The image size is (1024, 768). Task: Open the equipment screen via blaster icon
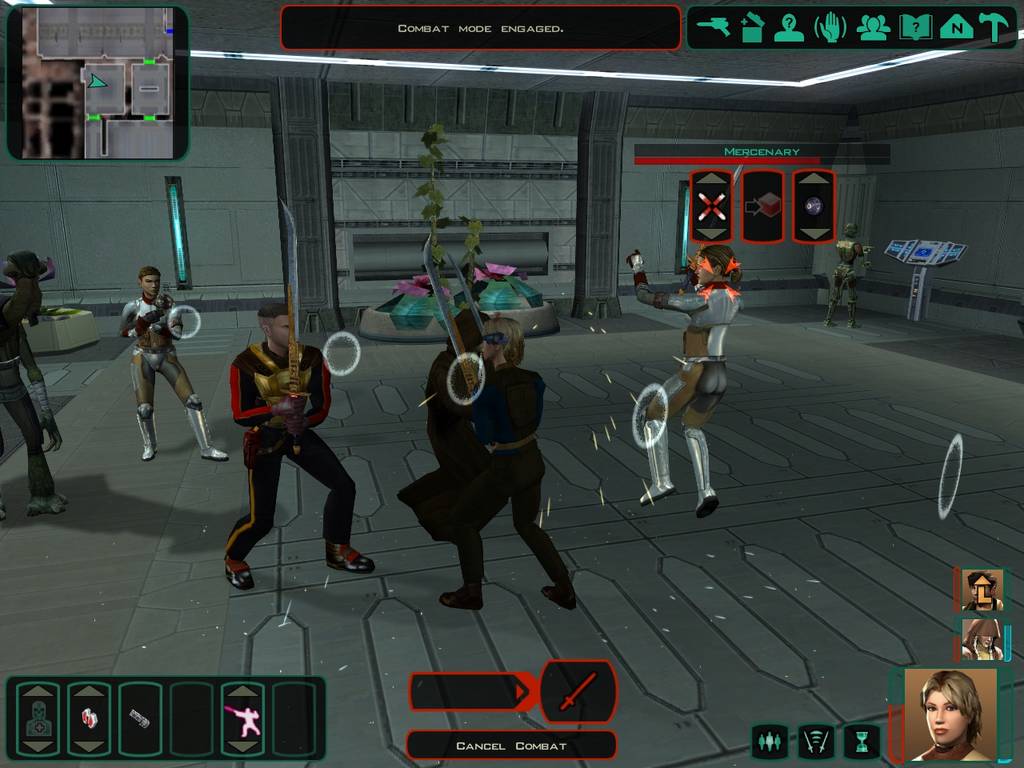click(714, 27)
